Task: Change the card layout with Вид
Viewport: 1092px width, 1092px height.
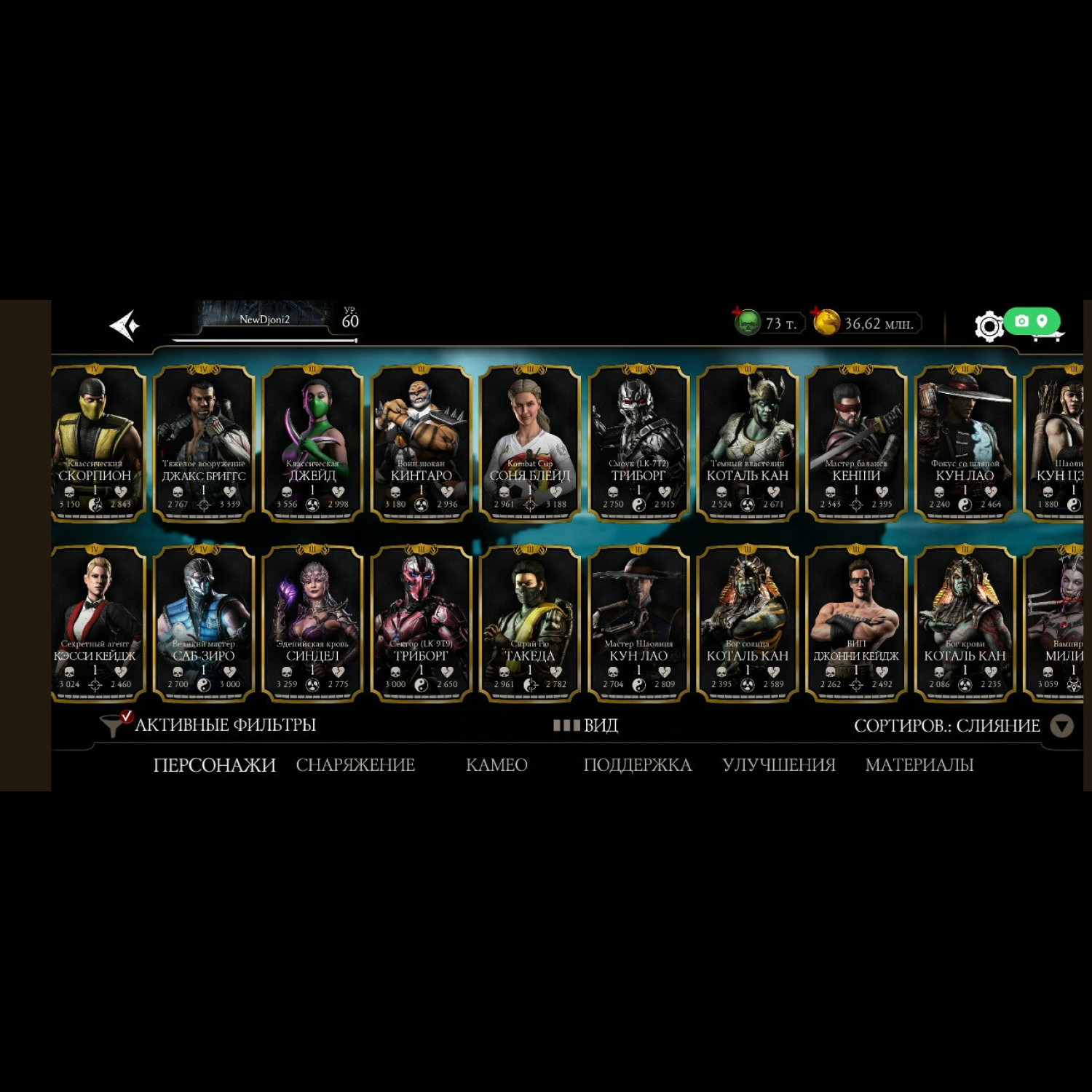Action: coord(586,726)
